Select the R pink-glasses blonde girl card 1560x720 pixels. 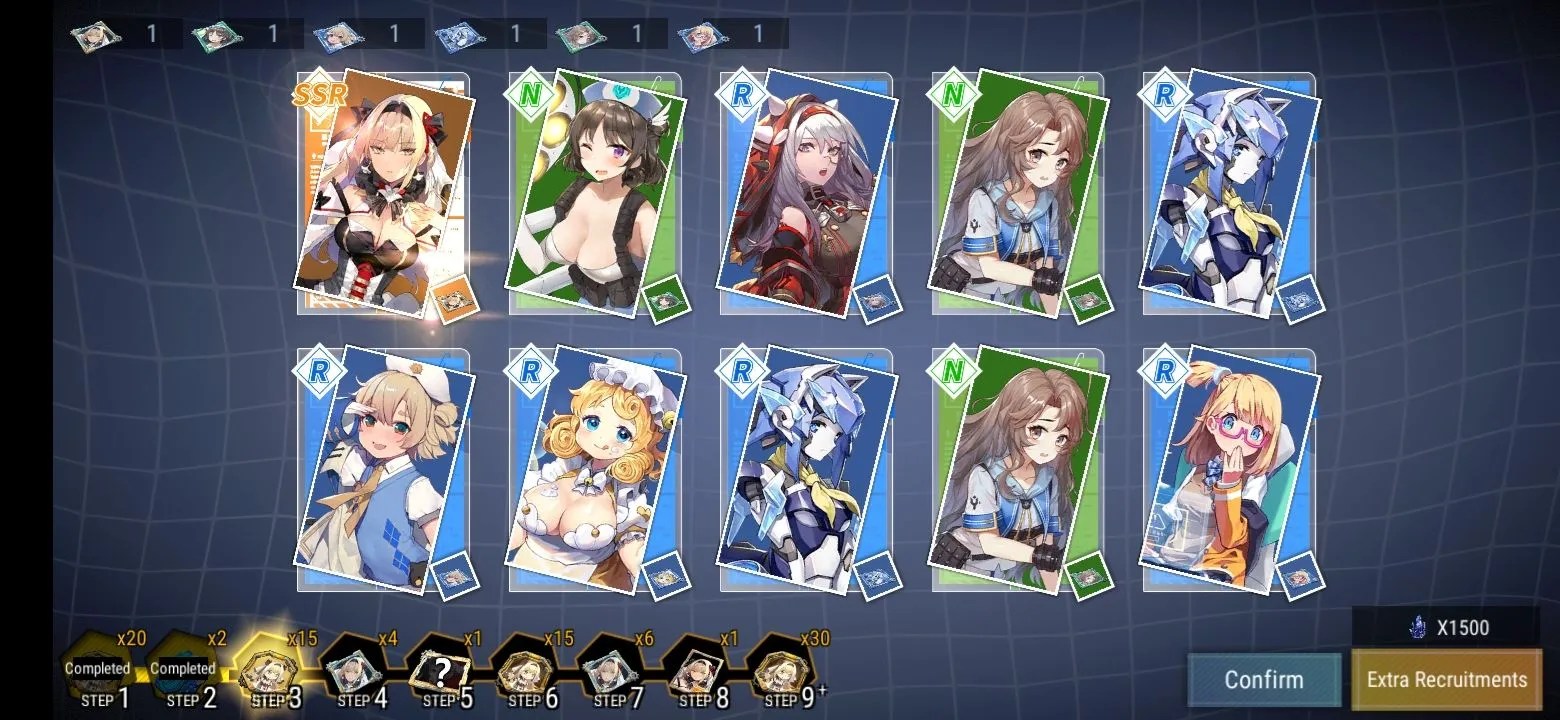pos(1230,470)
